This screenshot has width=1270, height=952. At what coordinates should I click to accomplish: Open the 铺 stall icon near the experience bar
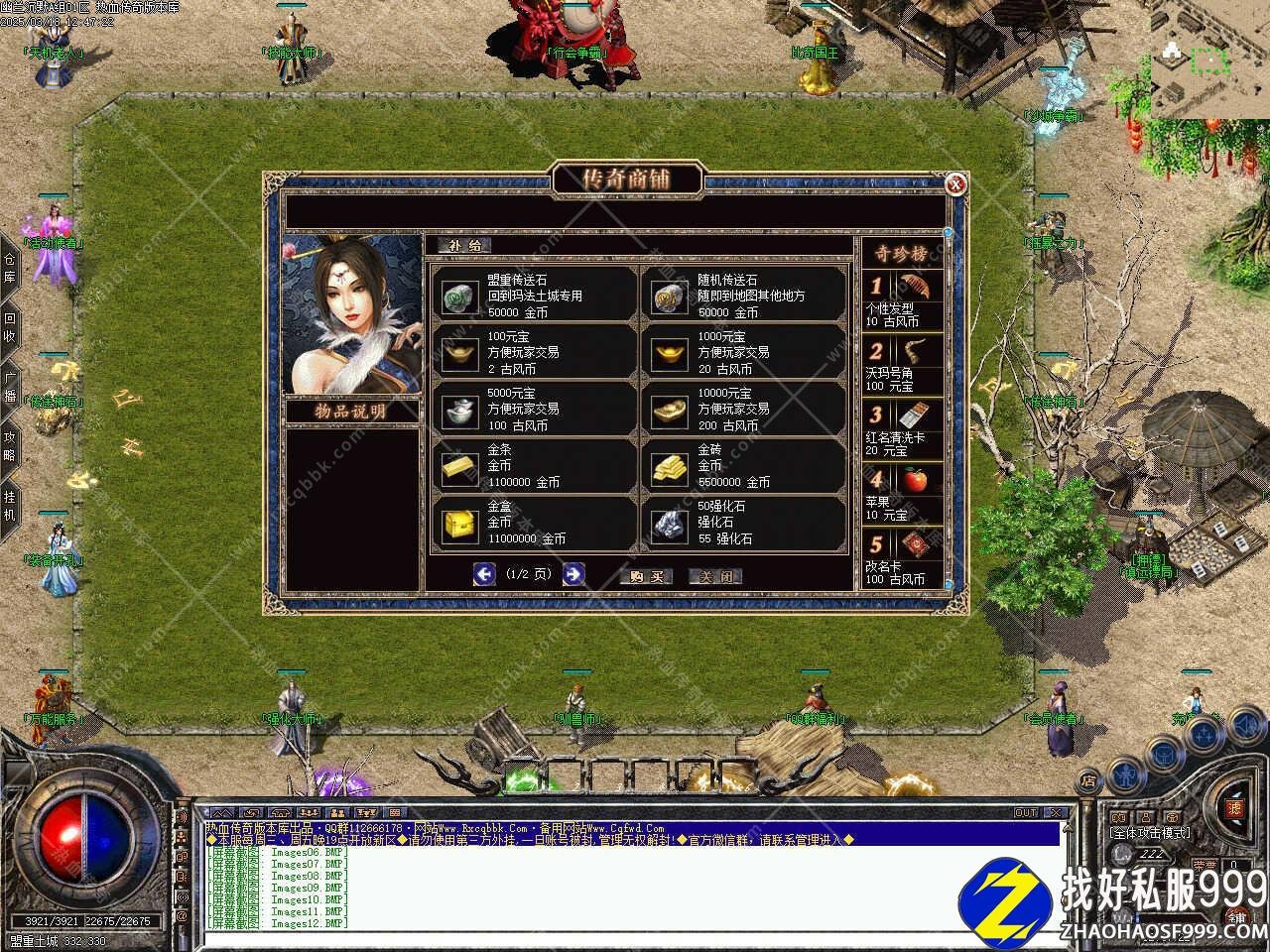[1237, 919]
